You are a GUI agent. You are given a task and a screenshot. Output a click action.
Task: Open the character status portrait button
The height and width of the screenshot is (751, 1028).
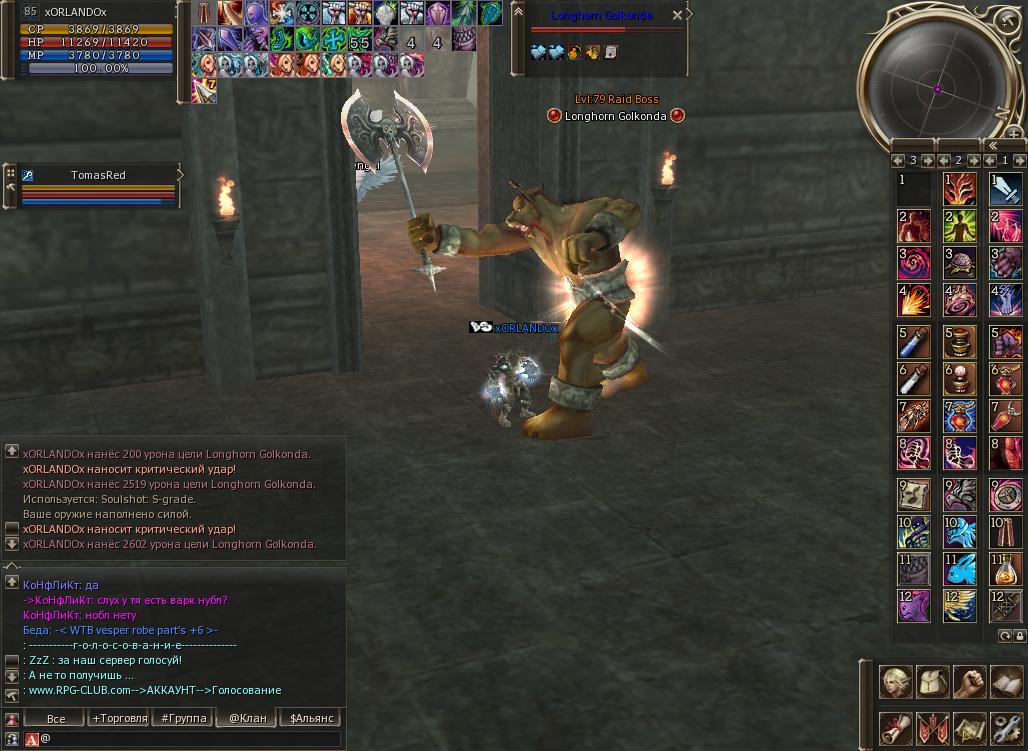(x=896, y=682)
